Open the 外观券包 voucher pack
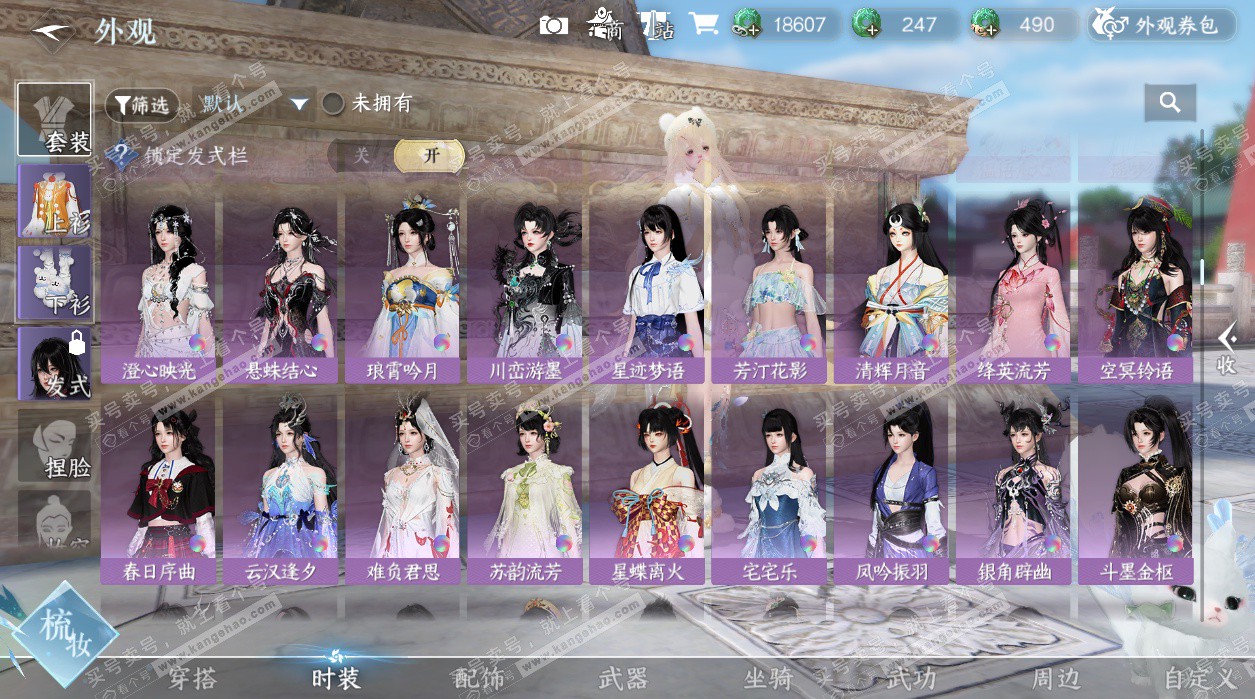1255x699 pixels. [x=1162, y=25]
